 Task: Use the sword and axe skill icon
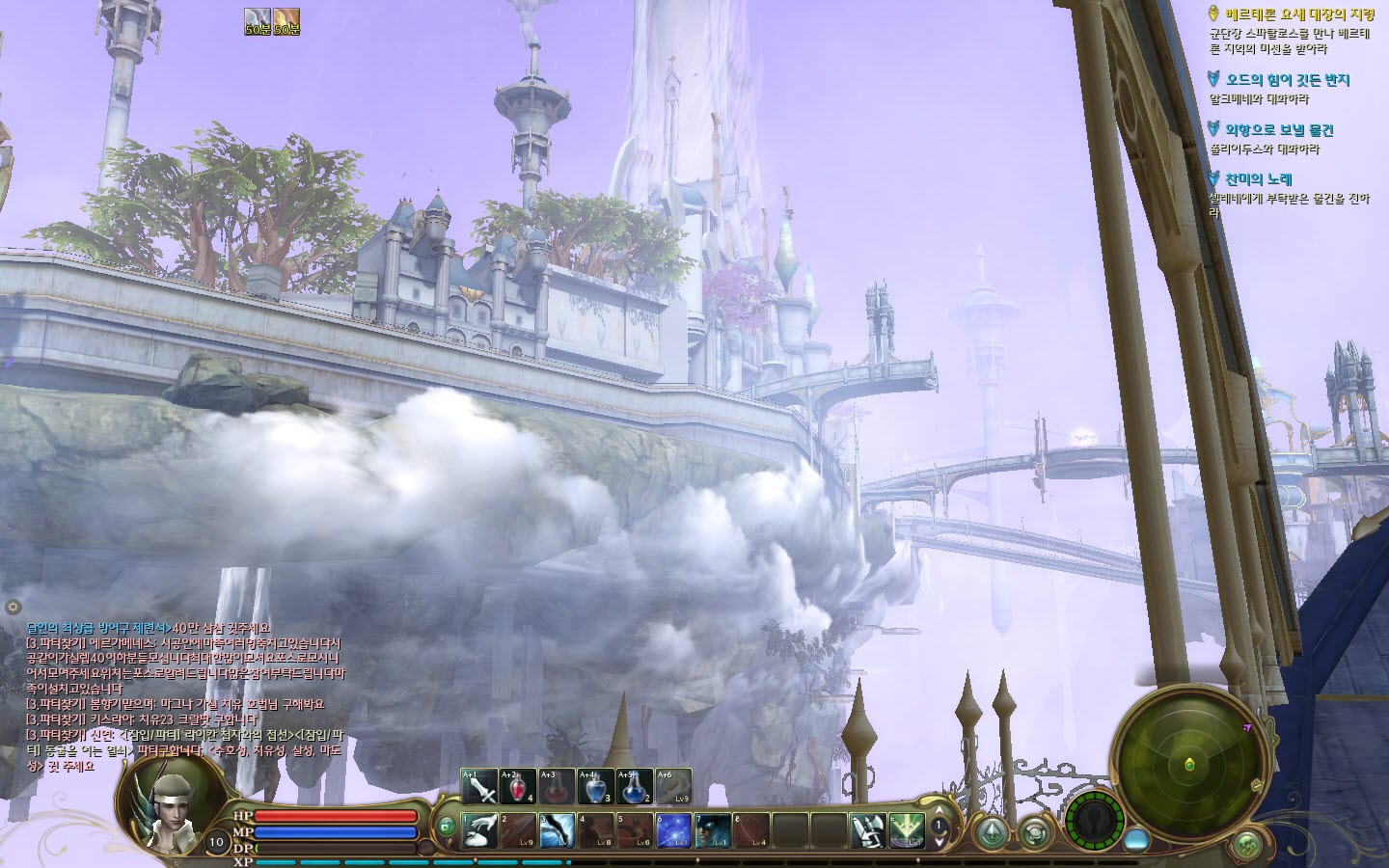867,830
